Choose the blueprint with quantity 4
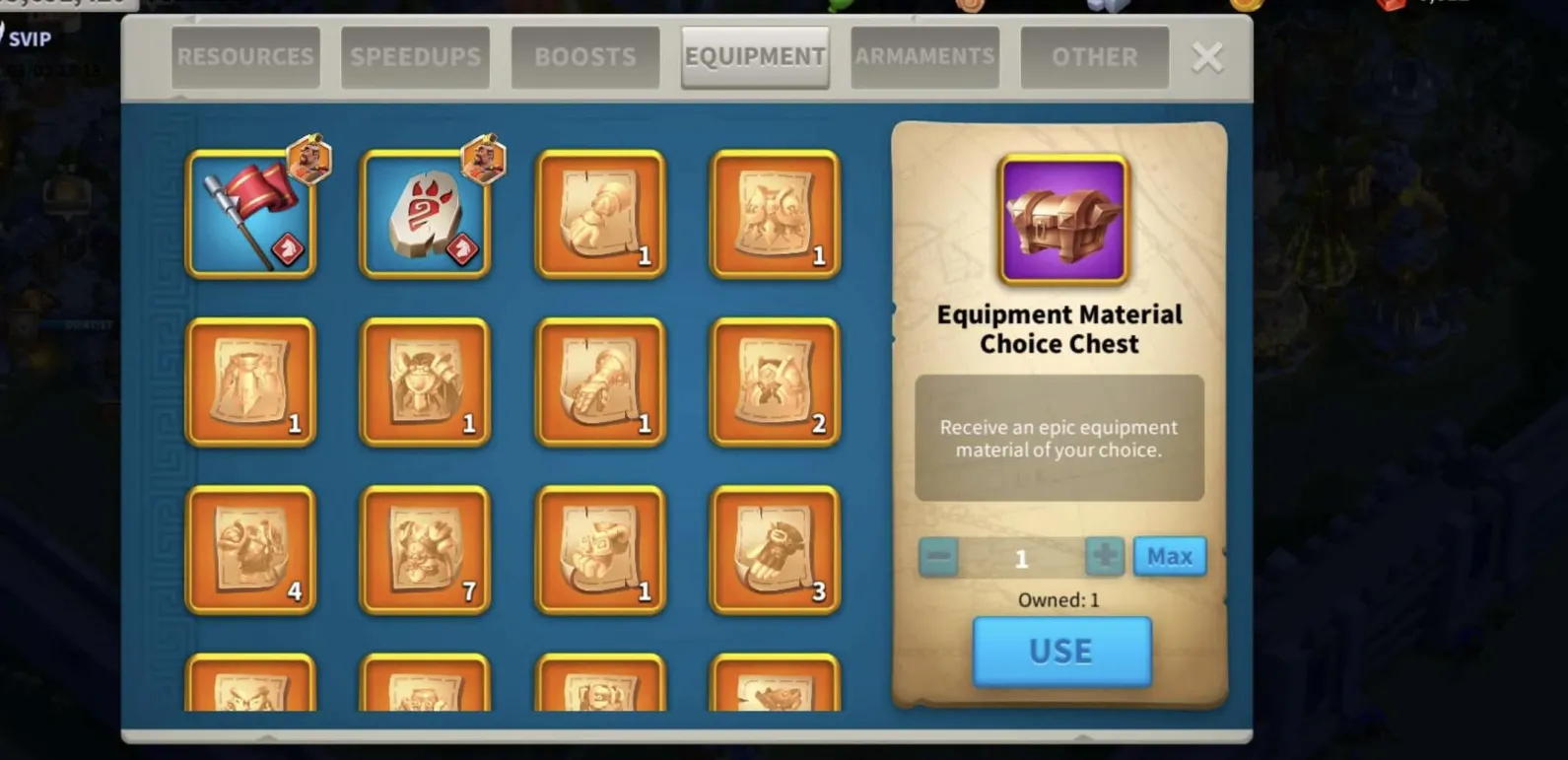The image size is (1568, 760). tap(251, 550)
